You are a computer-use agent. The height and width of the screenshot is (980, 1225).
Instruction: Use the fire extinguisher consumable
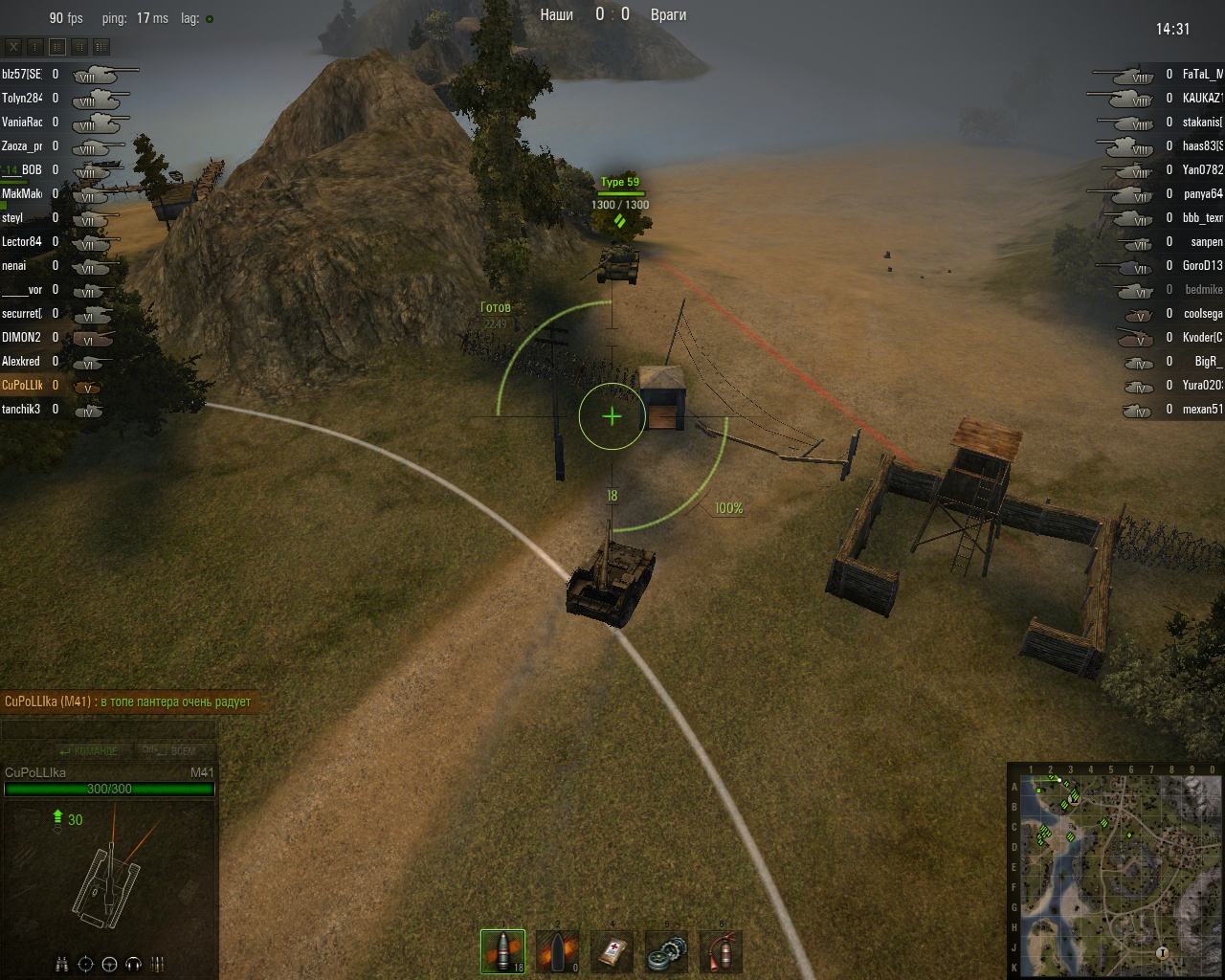point(721,951)
